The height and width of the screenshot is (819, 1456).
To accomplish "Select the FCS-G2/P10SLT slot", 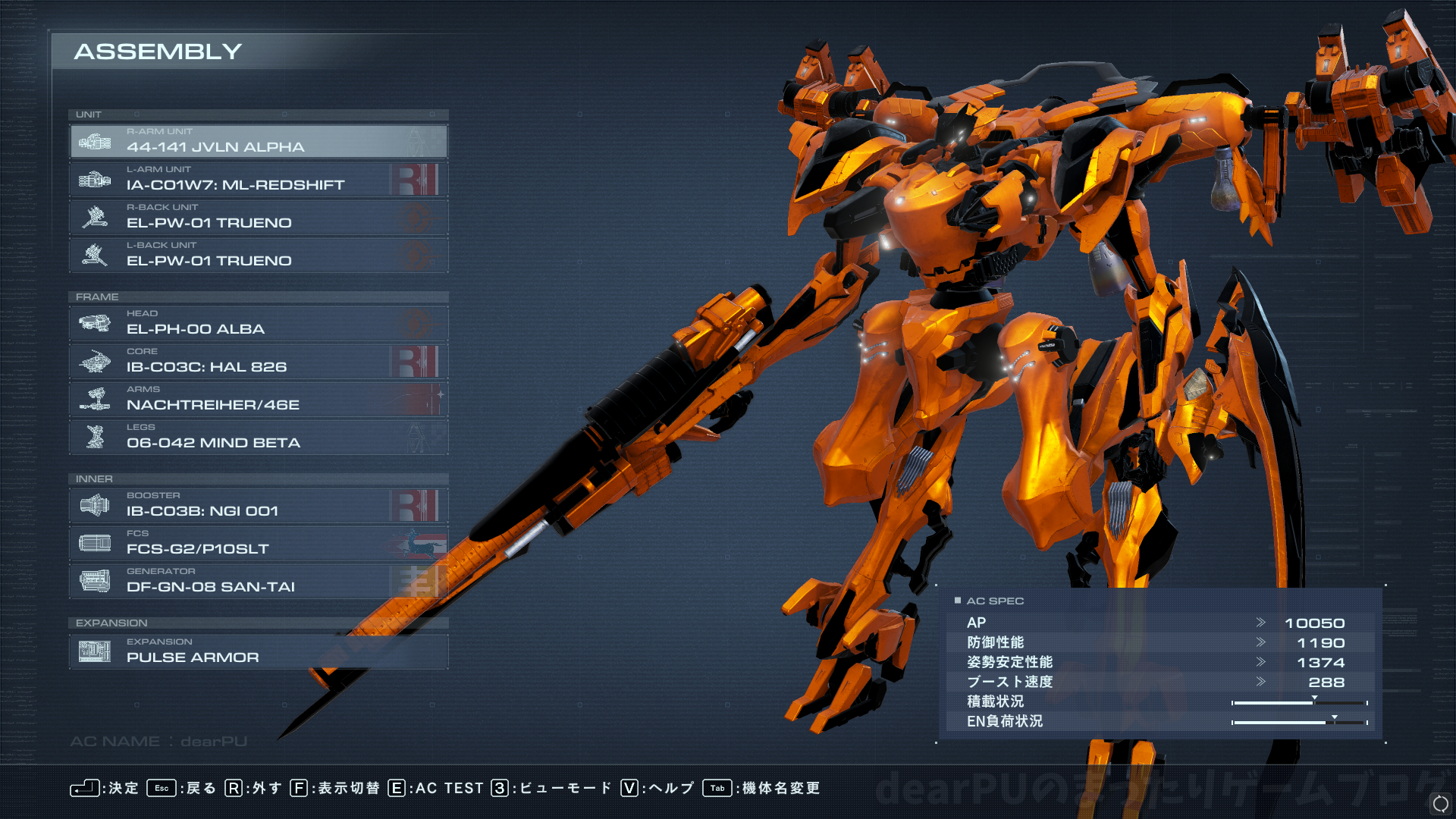I will point(259,544).
